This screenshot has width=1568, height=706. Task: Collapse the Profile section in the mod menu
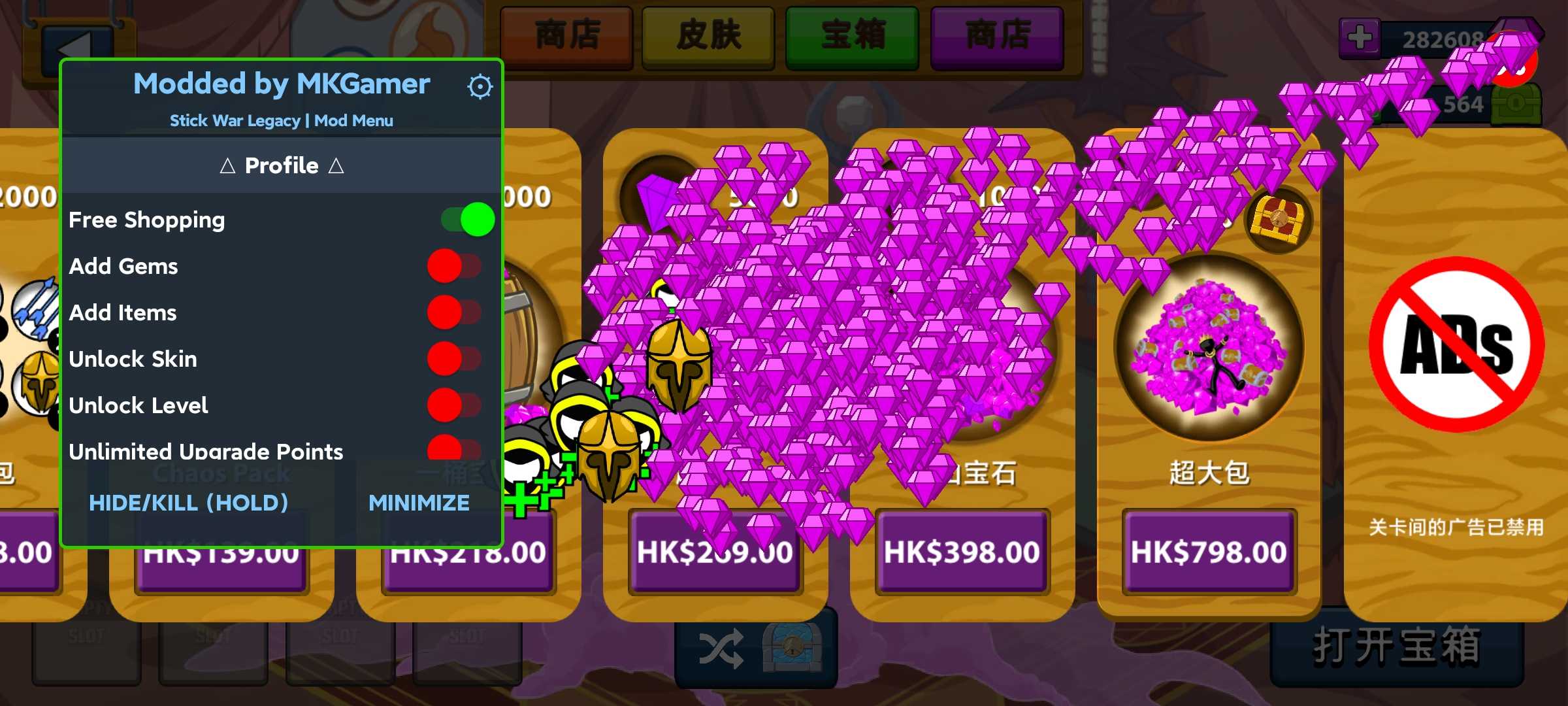click(x=282, y=165)
